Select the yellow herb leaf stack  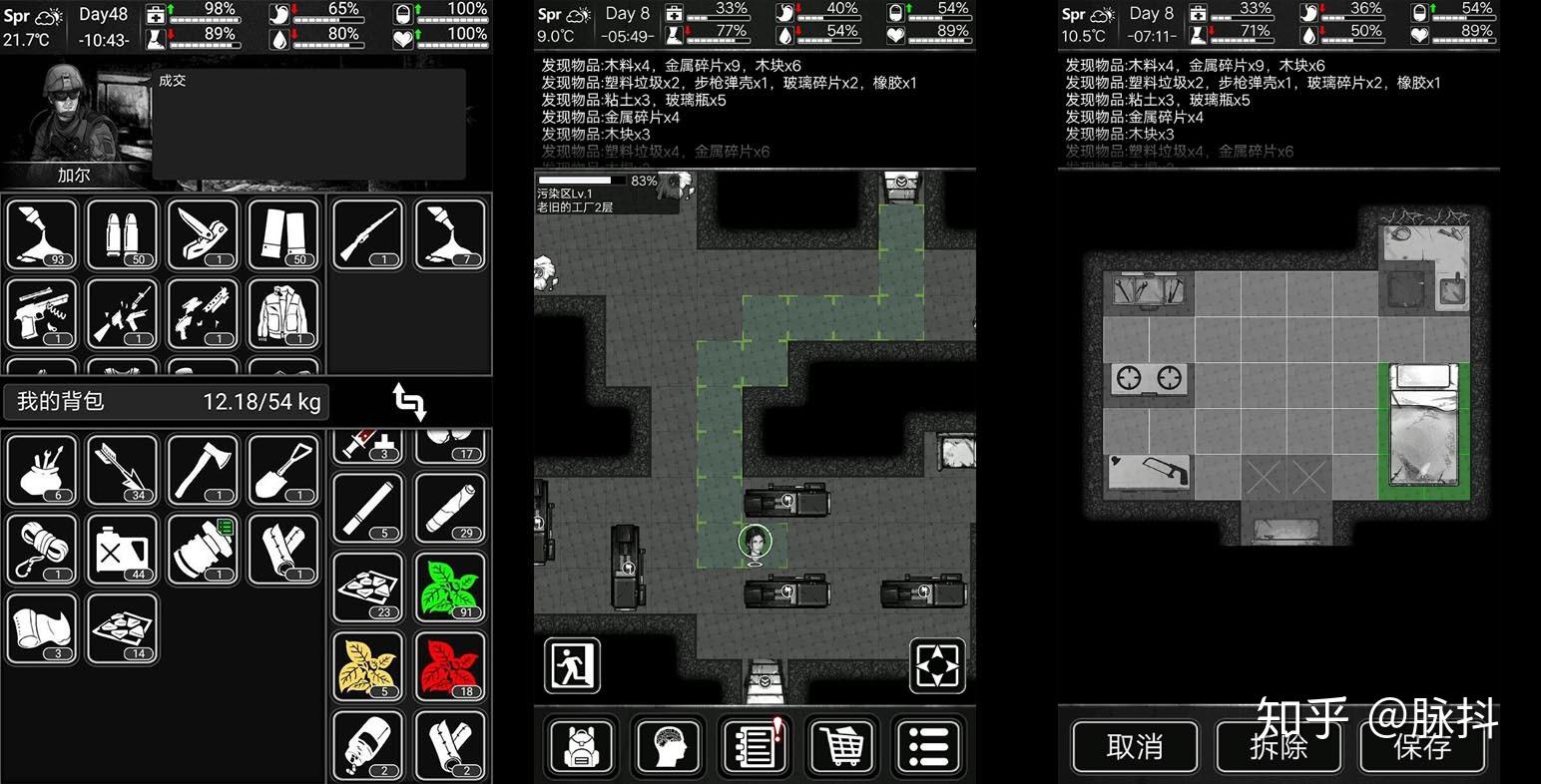tap(368, 666)
